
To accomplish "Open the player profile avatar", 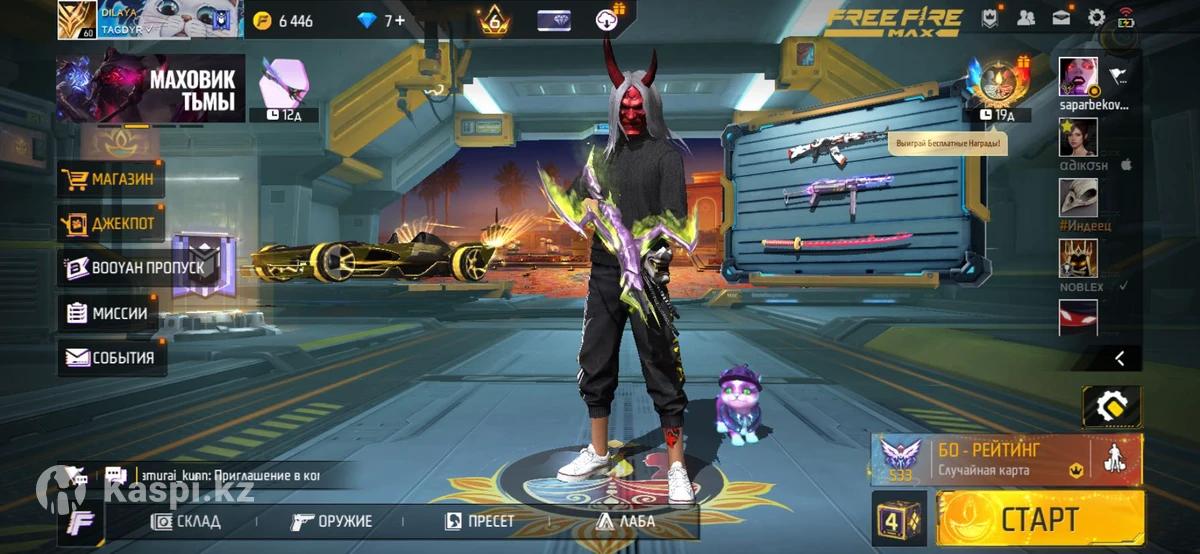I will pyautogui.click(x=76, y=19).
